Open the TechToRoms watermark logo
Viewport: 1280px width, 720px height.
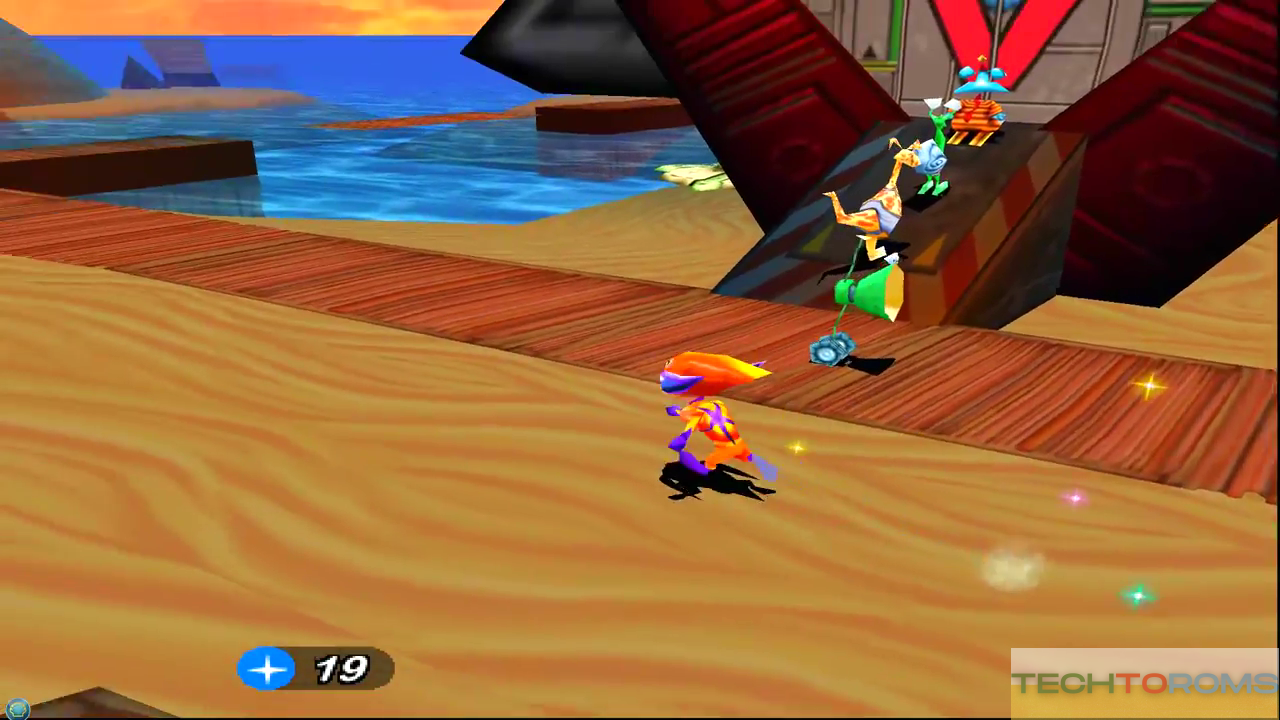(x=1144, y=684)
